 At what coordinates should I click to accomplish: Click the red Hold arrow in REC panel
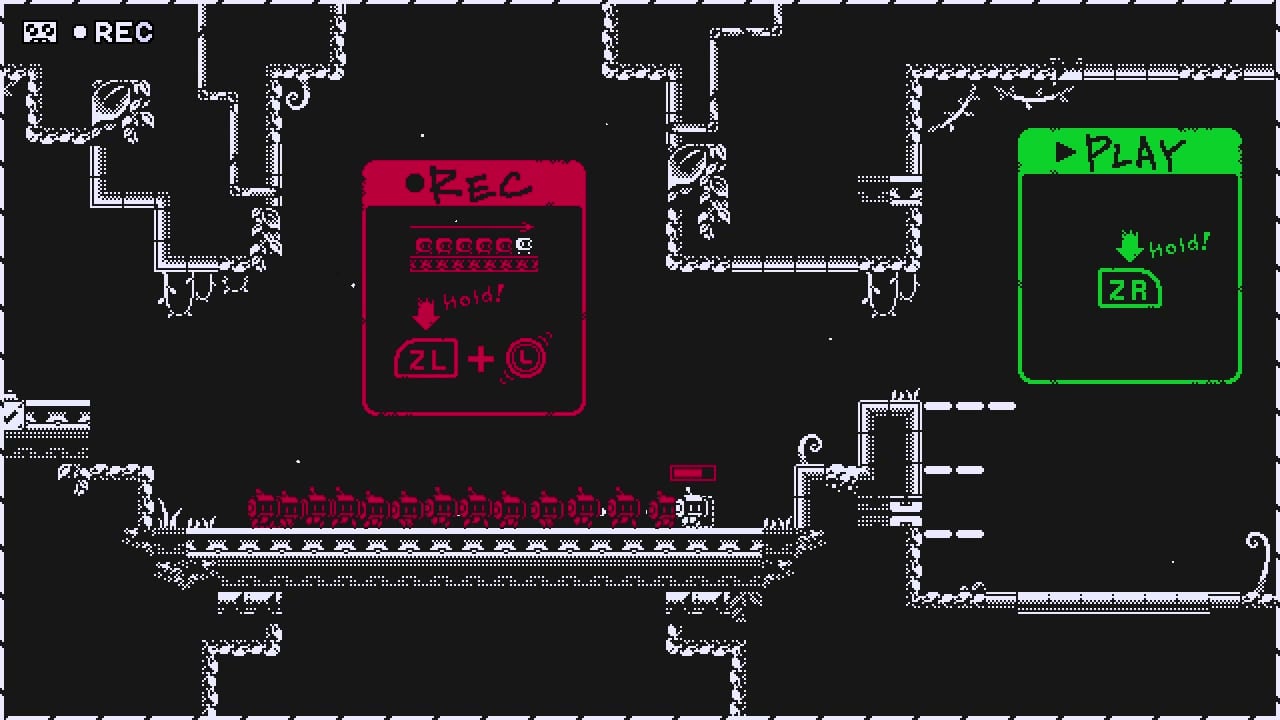(x=427, y=315)
